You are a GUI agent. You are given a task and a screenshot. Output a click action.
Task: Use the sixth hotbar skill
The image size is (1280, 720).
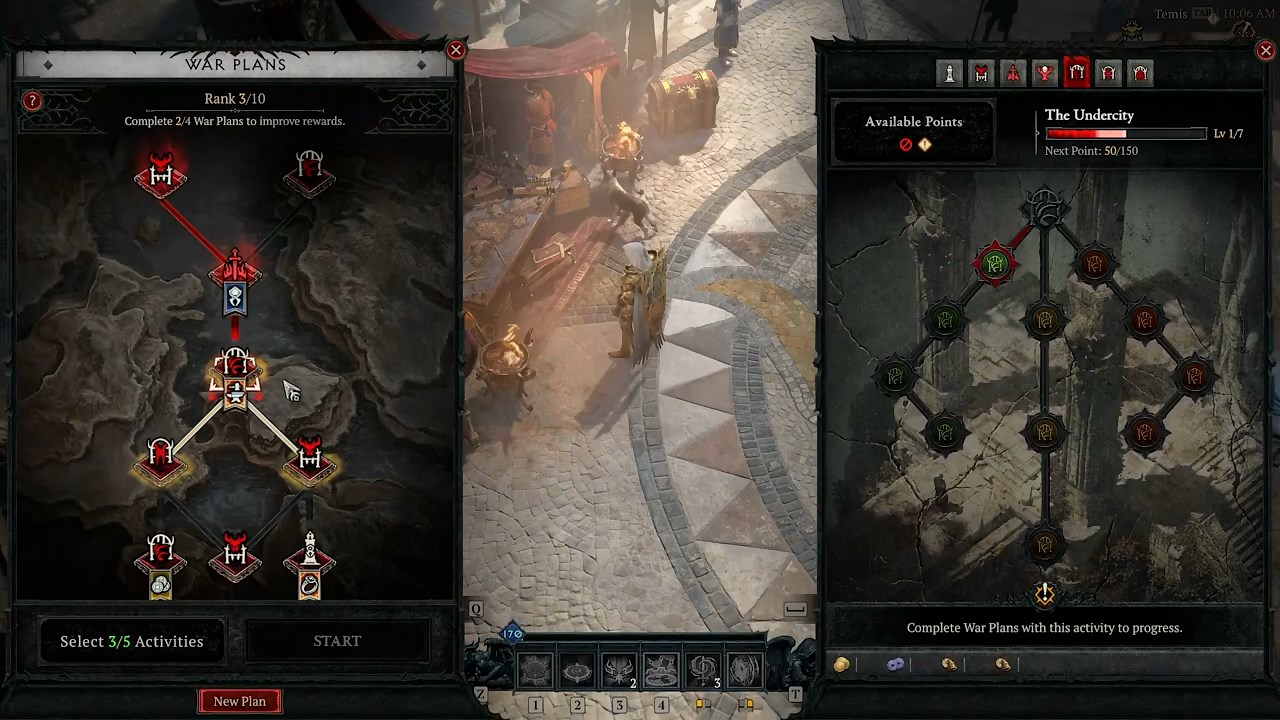click(x=744, y=671)
